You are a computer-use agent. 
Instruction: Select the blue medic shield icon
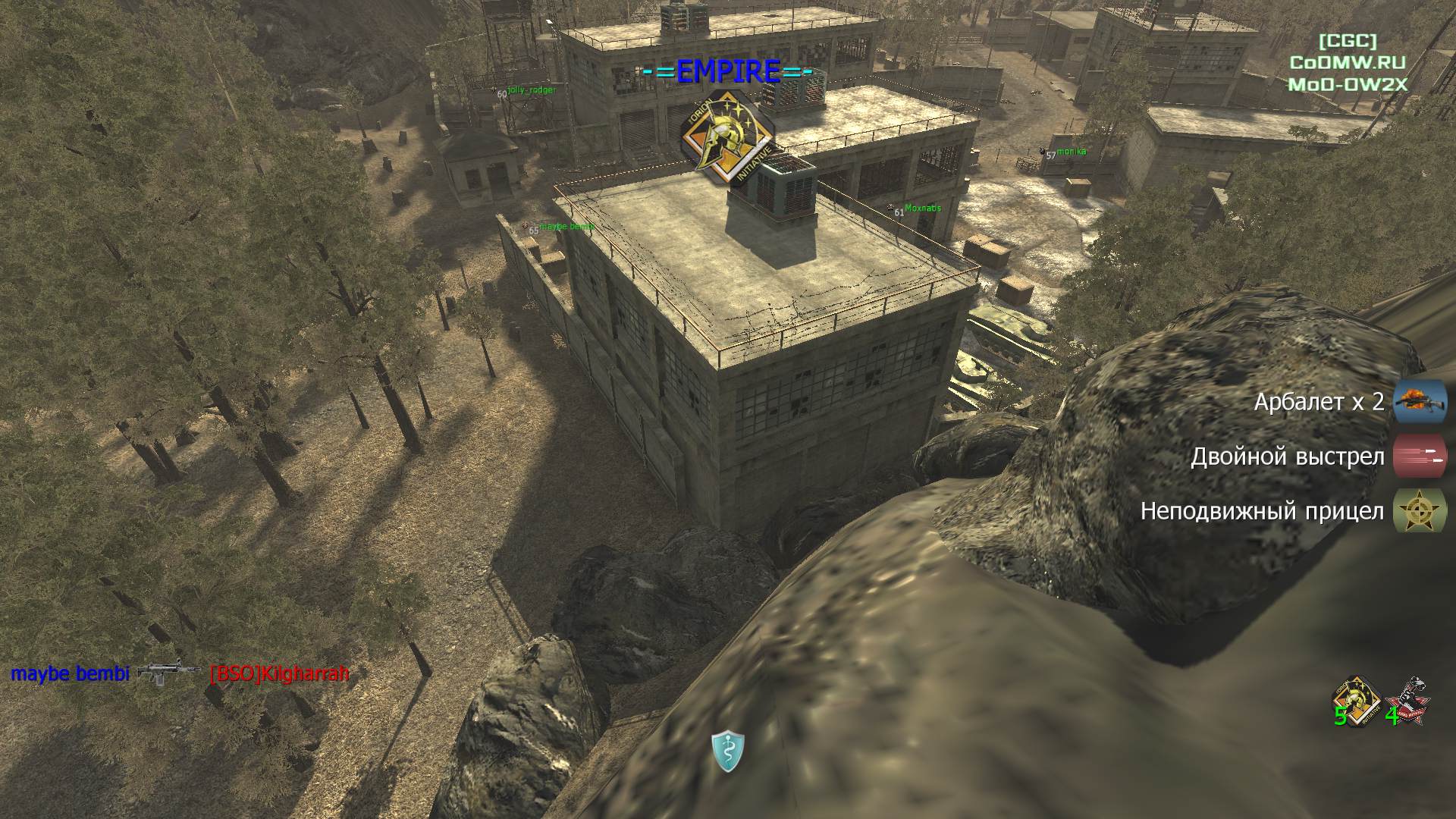[x=728, y=752]
